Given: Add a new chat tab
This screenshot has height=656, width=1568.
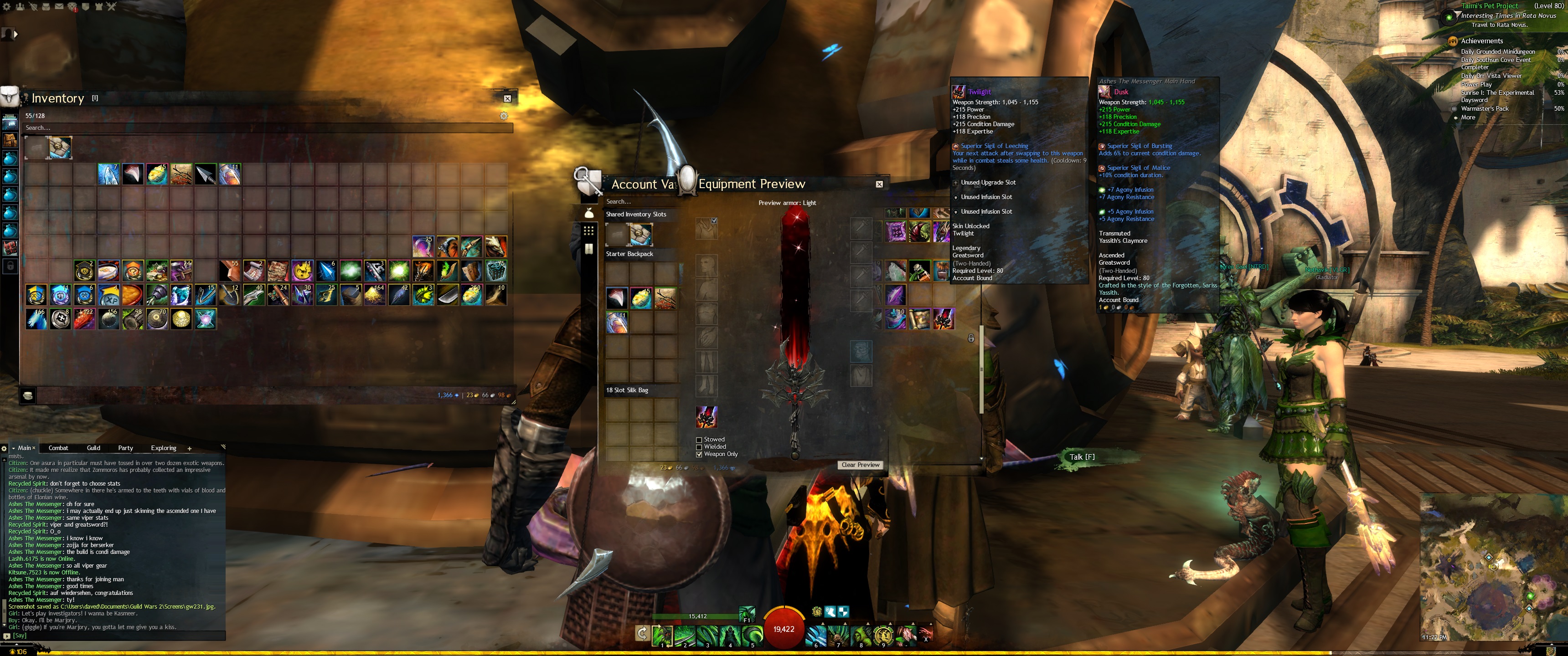Looking at the screenshot, I should [189, 448].
